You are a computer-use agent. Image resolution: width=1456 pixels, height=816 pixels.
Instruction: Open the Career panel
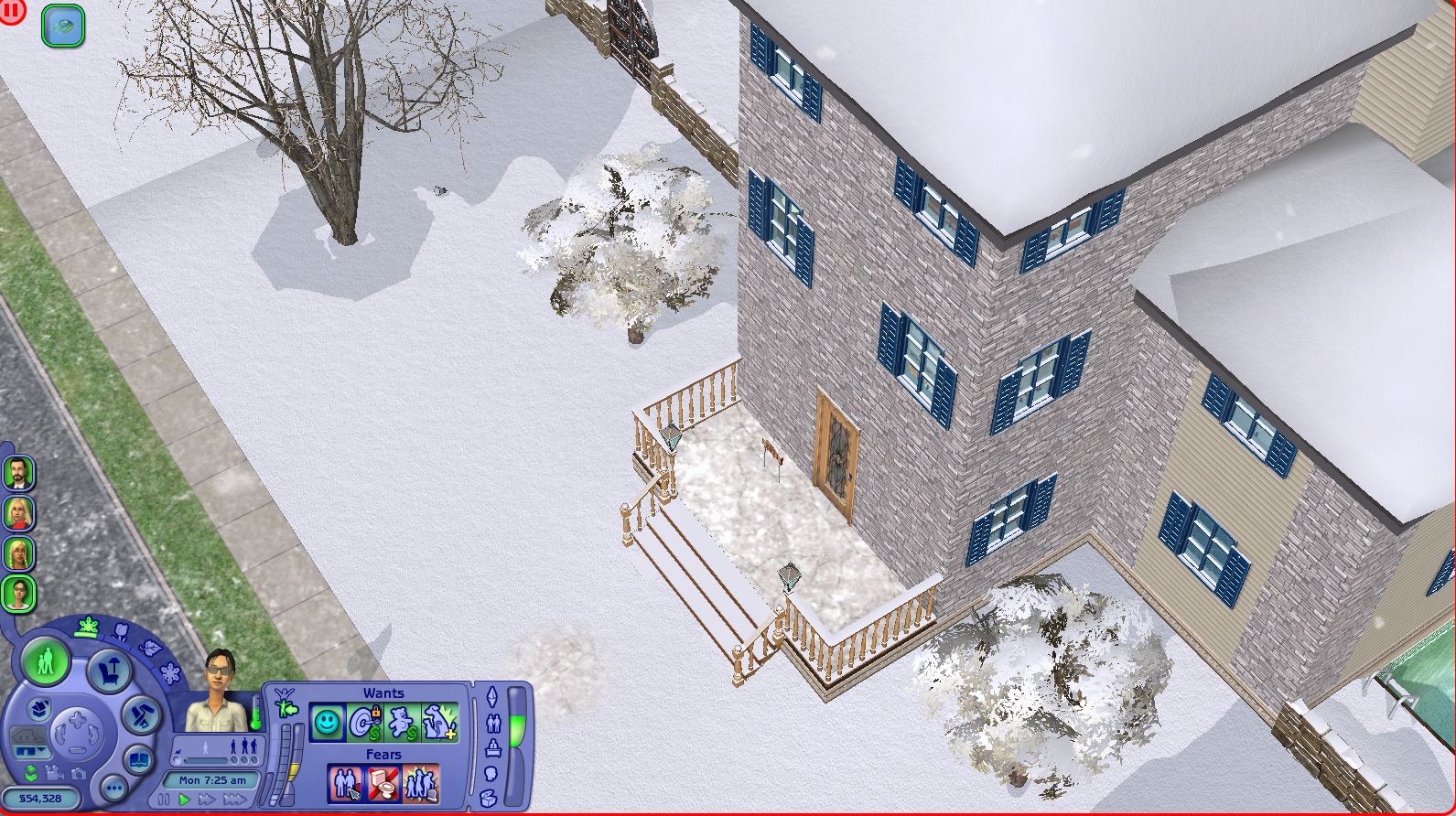click(x=494, y=748)
